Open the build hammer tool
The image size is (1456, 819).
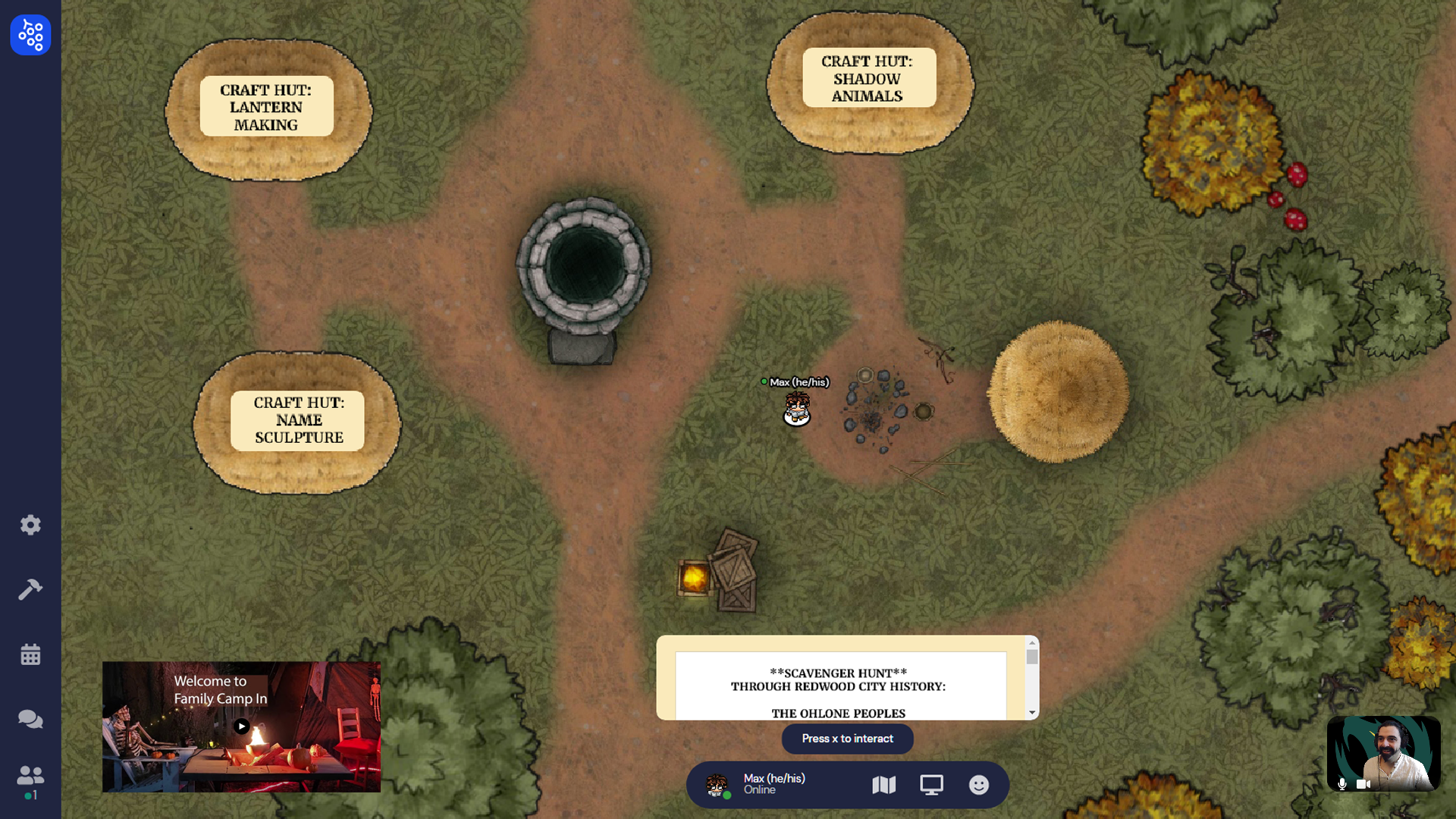pos(30,589)
